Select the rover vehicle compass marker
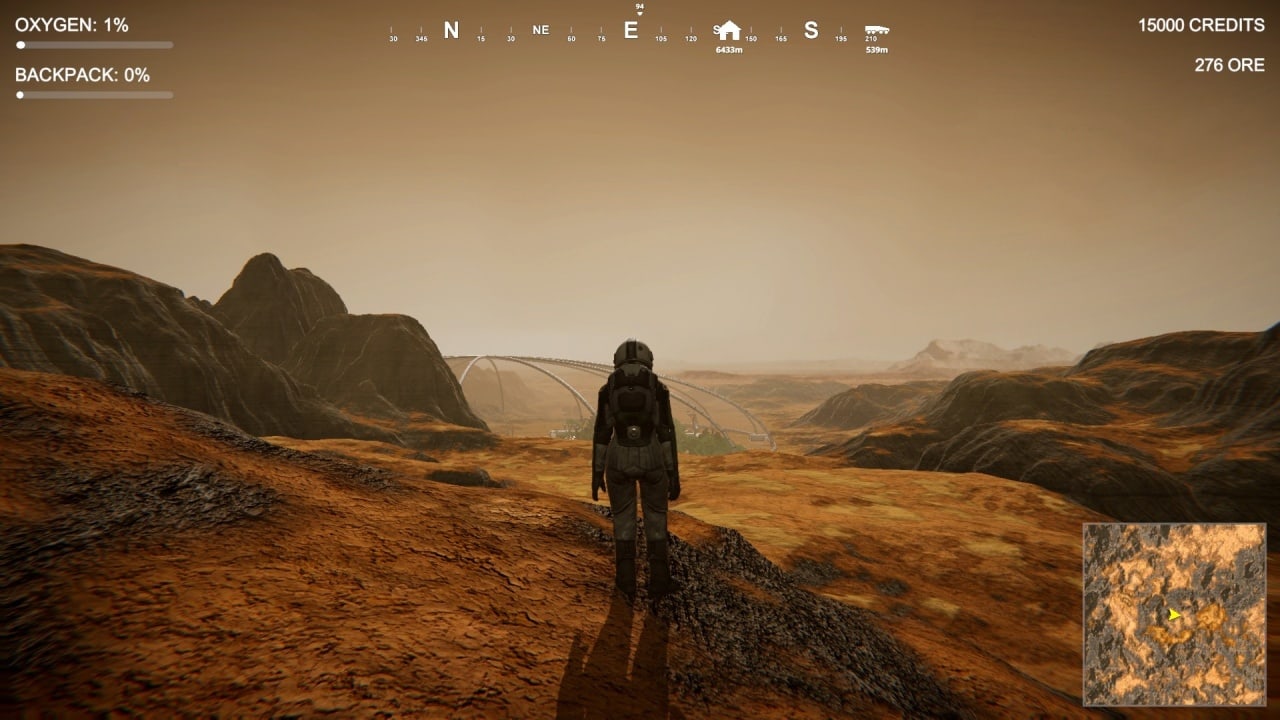Screen dimensions: 1280x720 click(877, 31)
